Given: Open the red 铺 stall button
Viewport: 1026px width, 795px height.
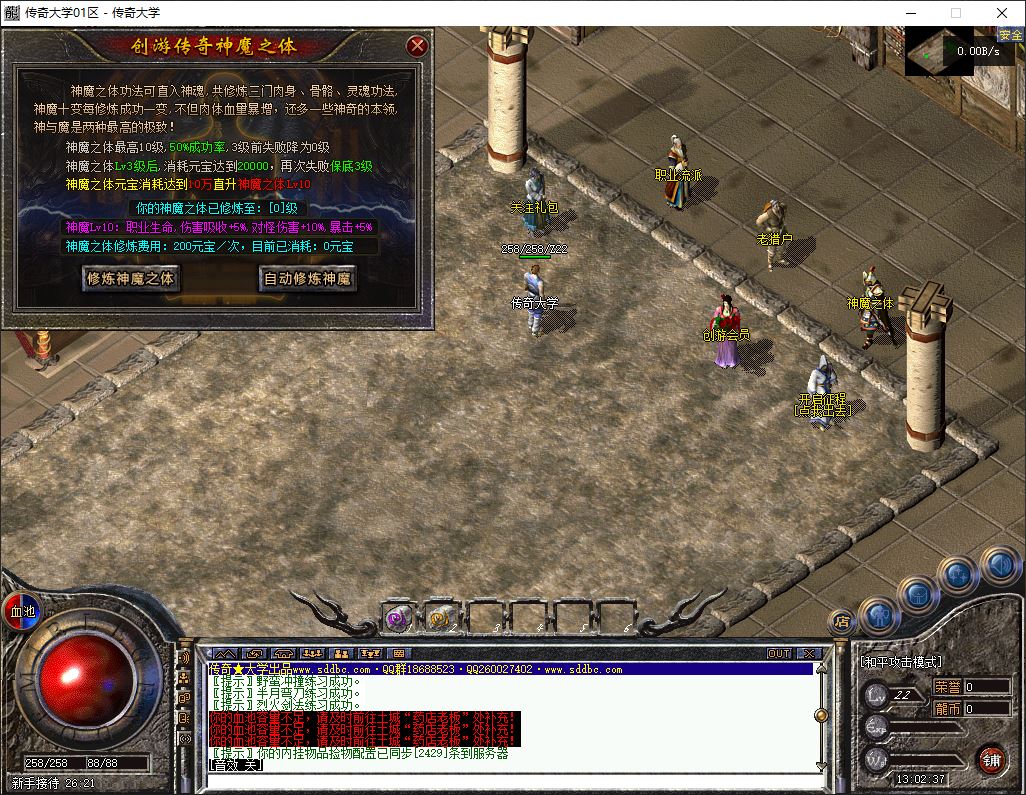Looking at the screenshot, I should click(x=990, y=758).
